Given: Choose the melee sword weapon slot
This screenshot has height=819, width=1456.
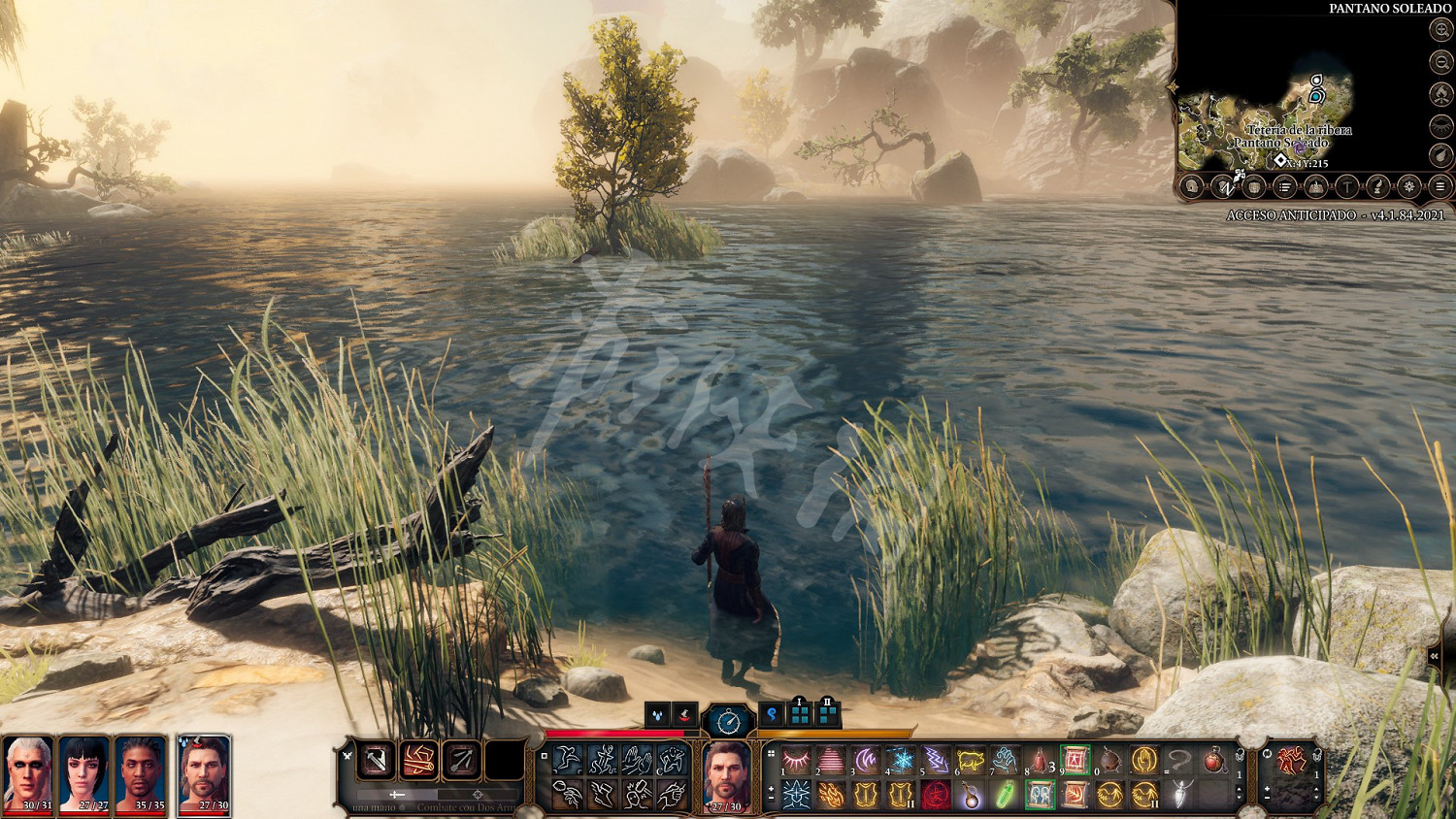Looking at the screenshot, I should (x=377, y=761).
